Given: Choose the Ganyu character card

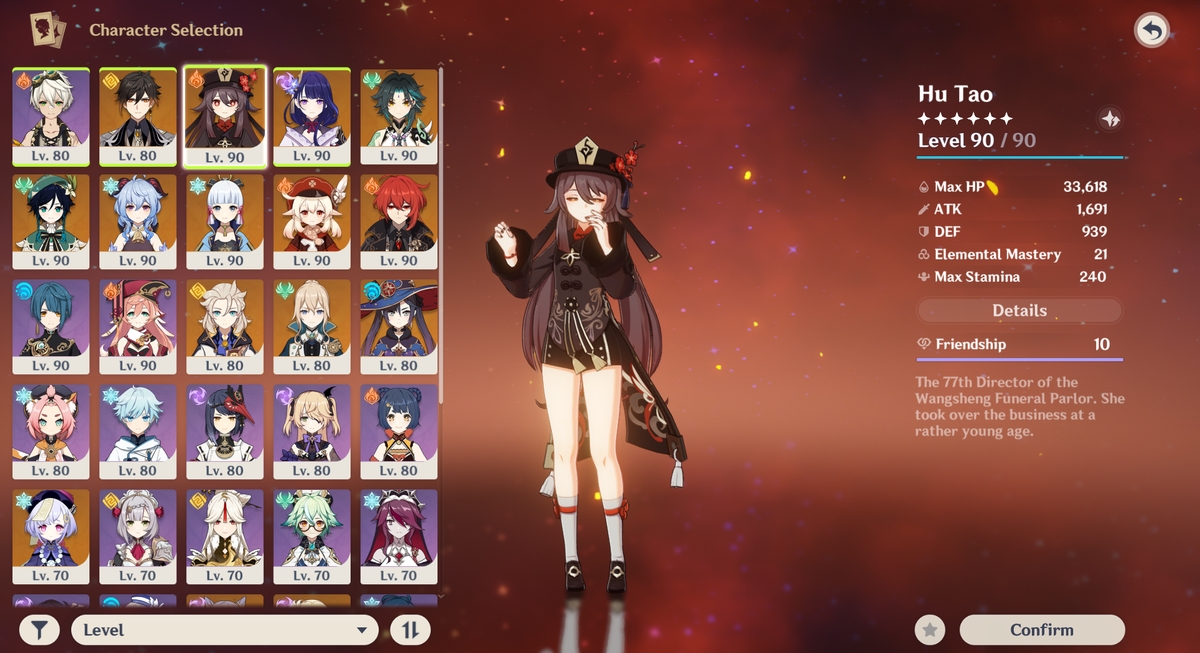Looking at the screenshot, I should pos(138,221).
